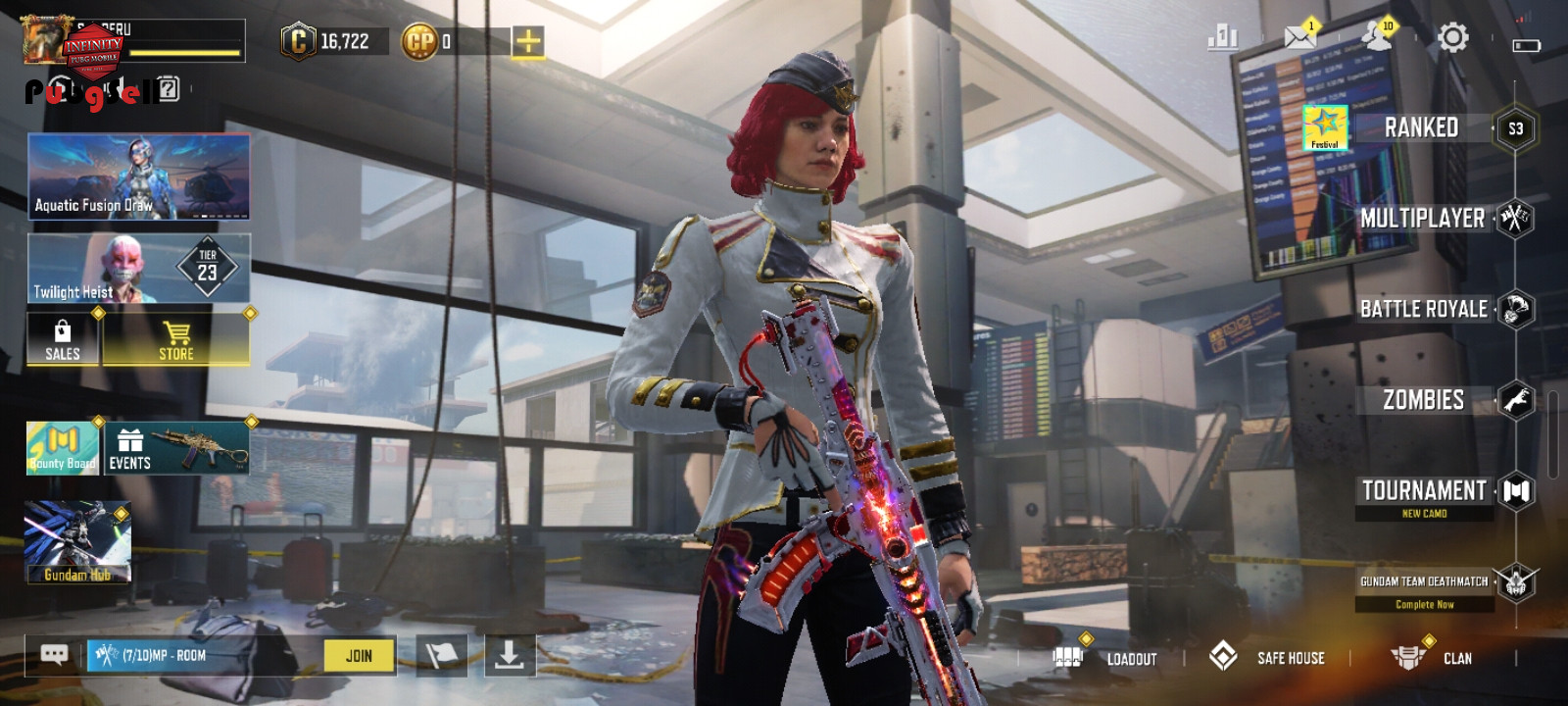Image resolution: width=1568 pixels, height=706 pixels.
Task: Check the mail inbox envelope
Action: coord(1300,38)
